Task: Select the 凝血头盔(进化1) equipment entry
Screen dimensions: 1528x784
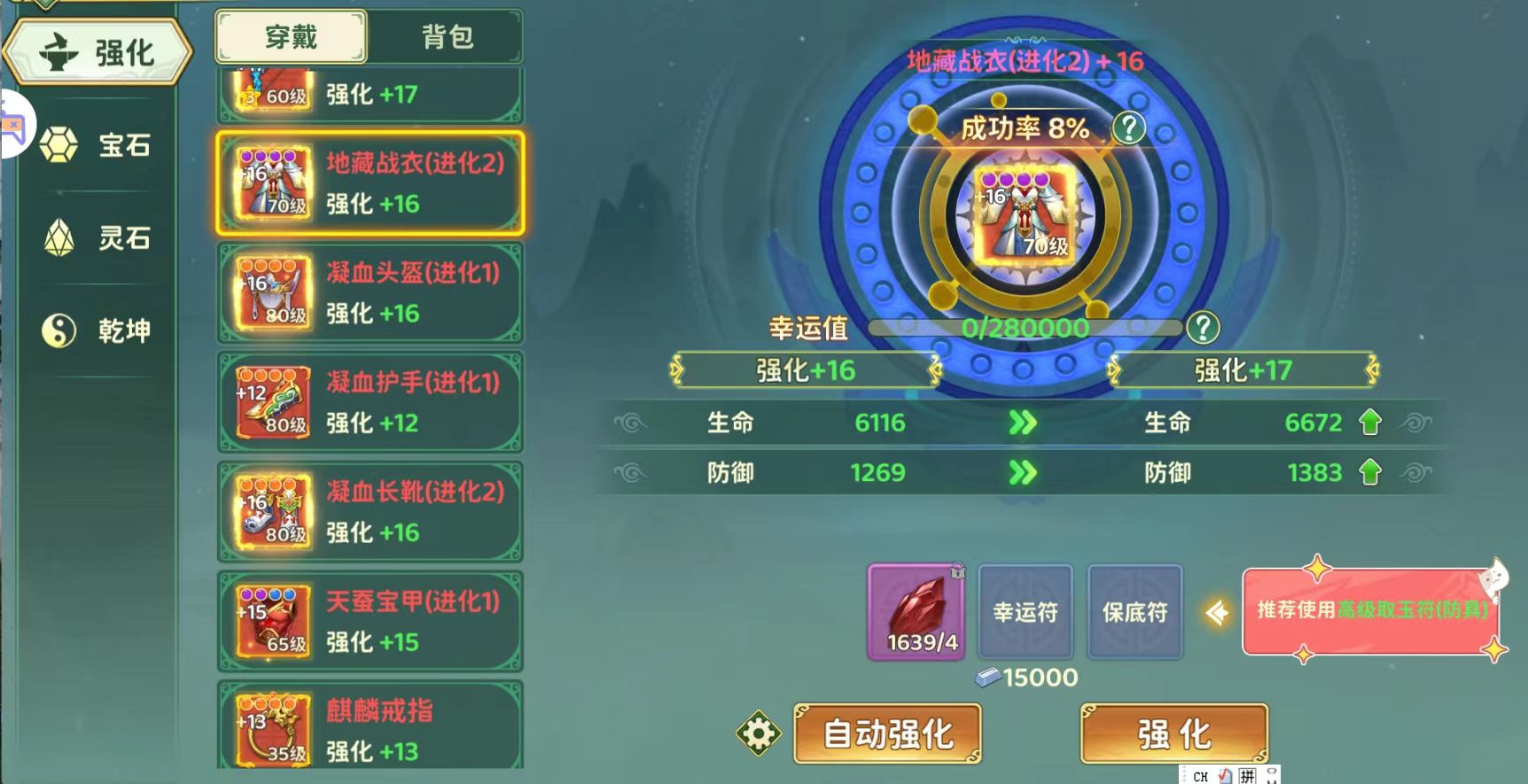Action: click(370, 292)
